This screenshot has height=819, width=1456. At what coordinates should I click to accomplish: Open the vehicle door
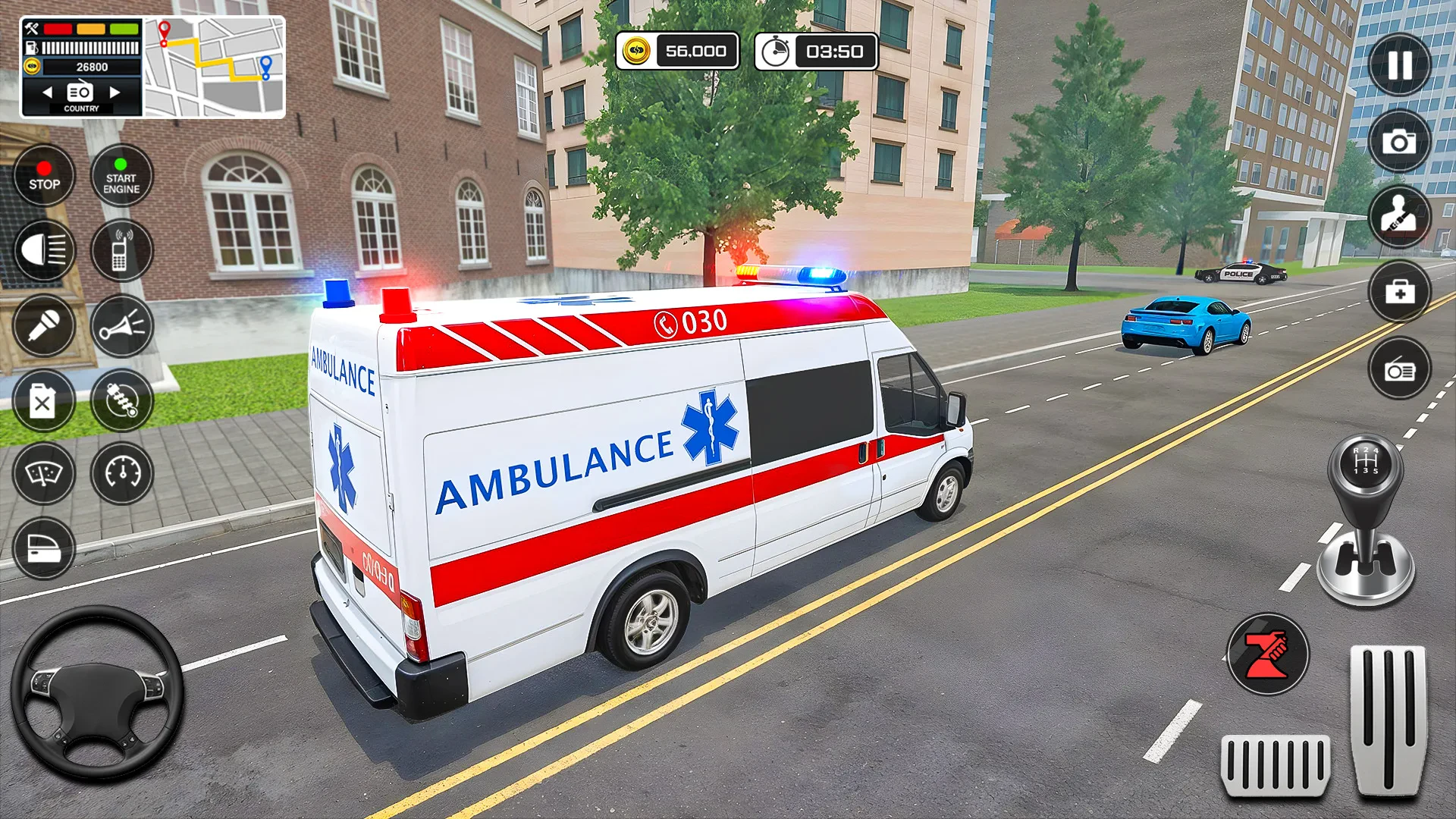point(44,548)
